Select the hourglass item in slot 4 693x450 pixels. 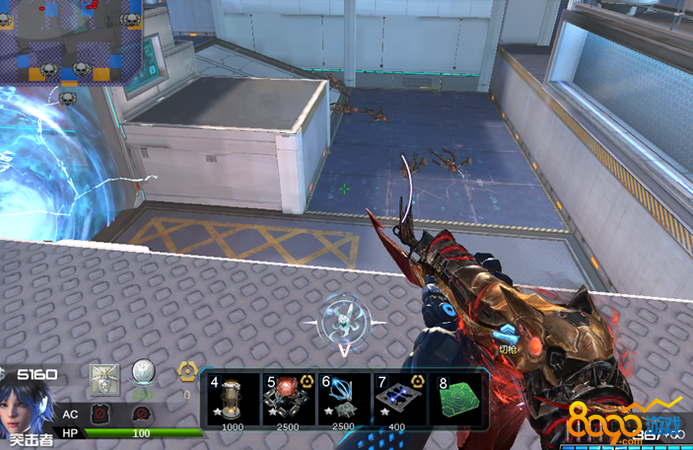232,400
